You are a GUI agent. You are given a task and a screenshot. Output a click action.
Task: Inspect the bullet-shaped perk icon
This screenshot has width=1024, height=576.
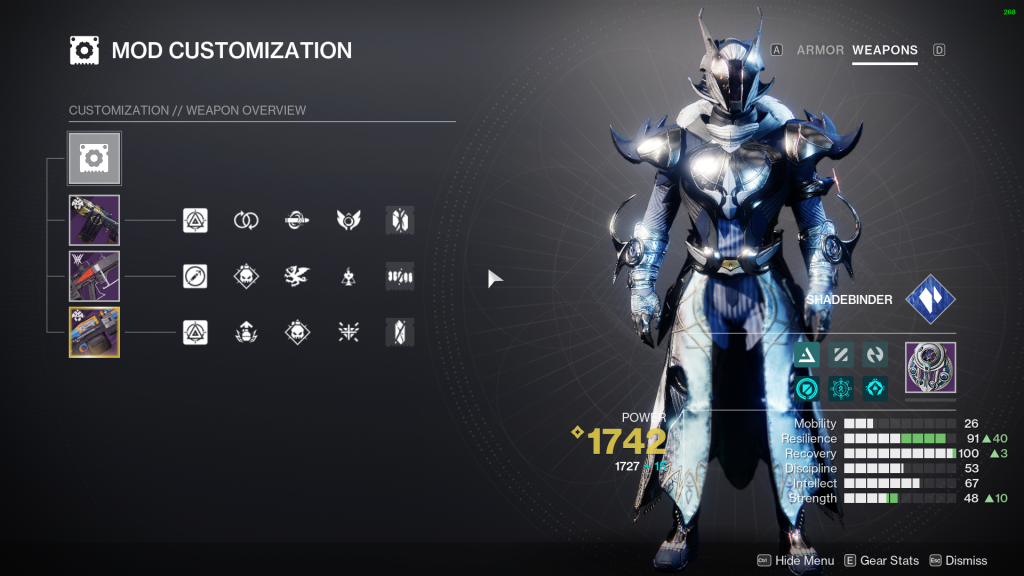297,220
